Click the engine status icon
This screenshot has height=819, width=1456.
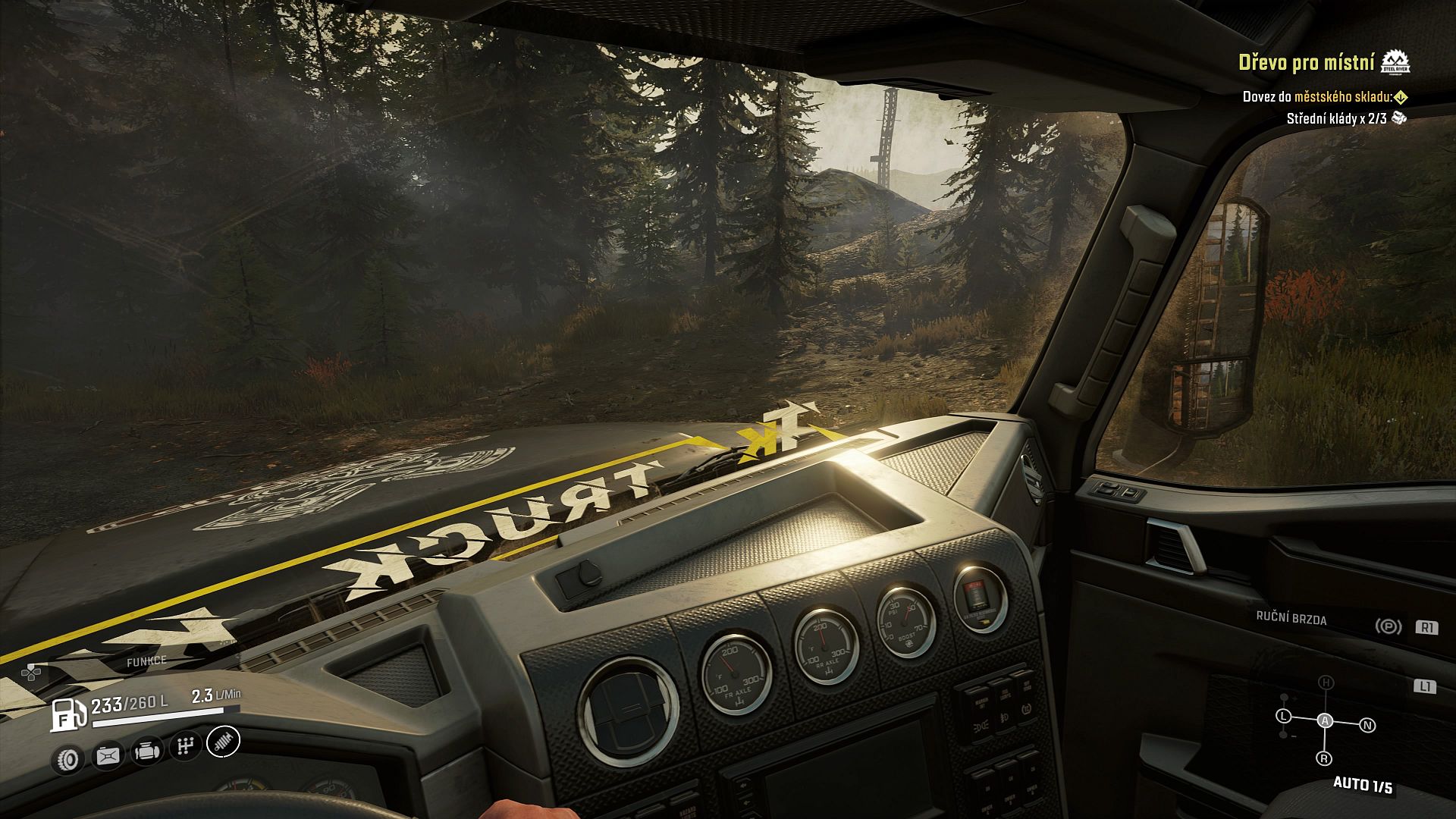coord(146,751)
